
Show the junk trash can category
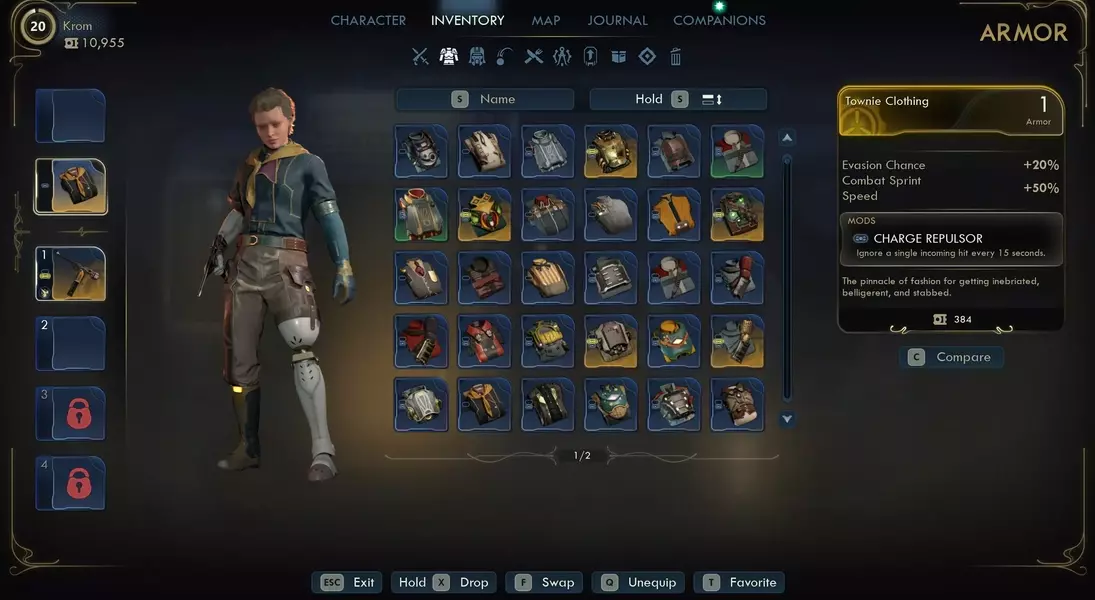point(676,57)
